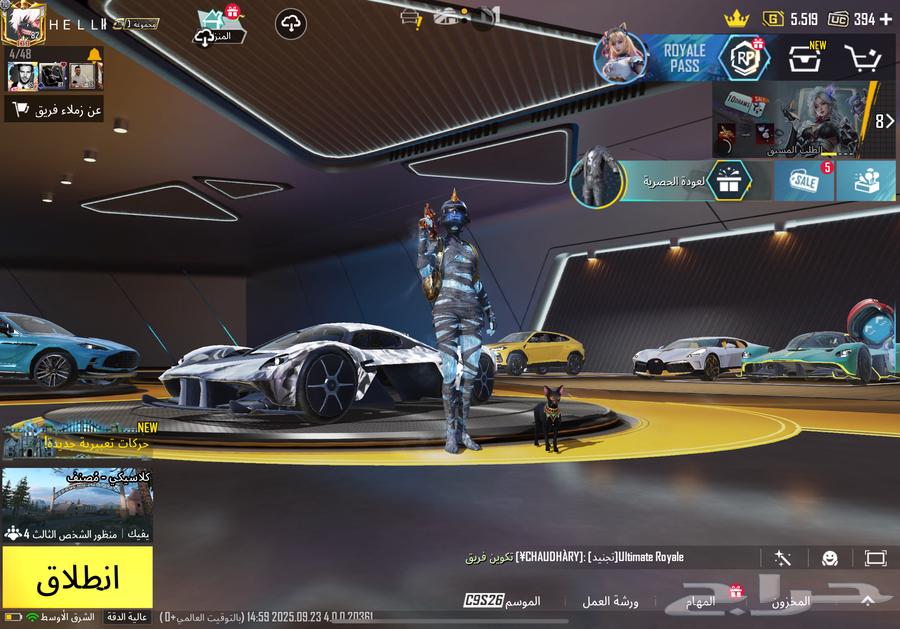Open the عن زملاء فريق teammate finder

click(55, 110)
